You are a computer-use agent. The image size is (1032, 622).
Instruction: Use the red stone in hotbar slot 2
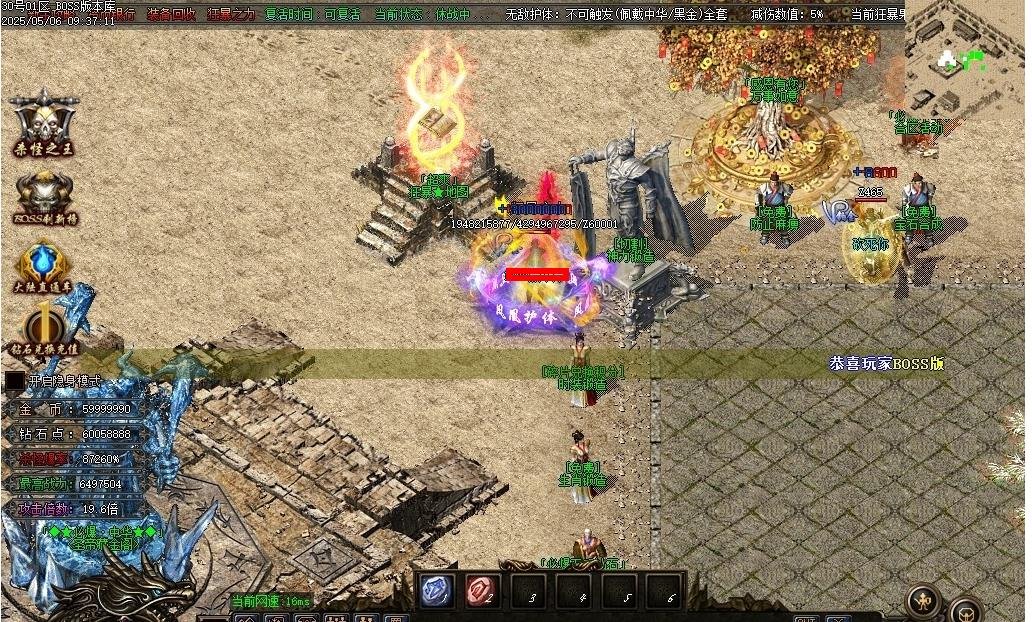click(x=482, y=591)
